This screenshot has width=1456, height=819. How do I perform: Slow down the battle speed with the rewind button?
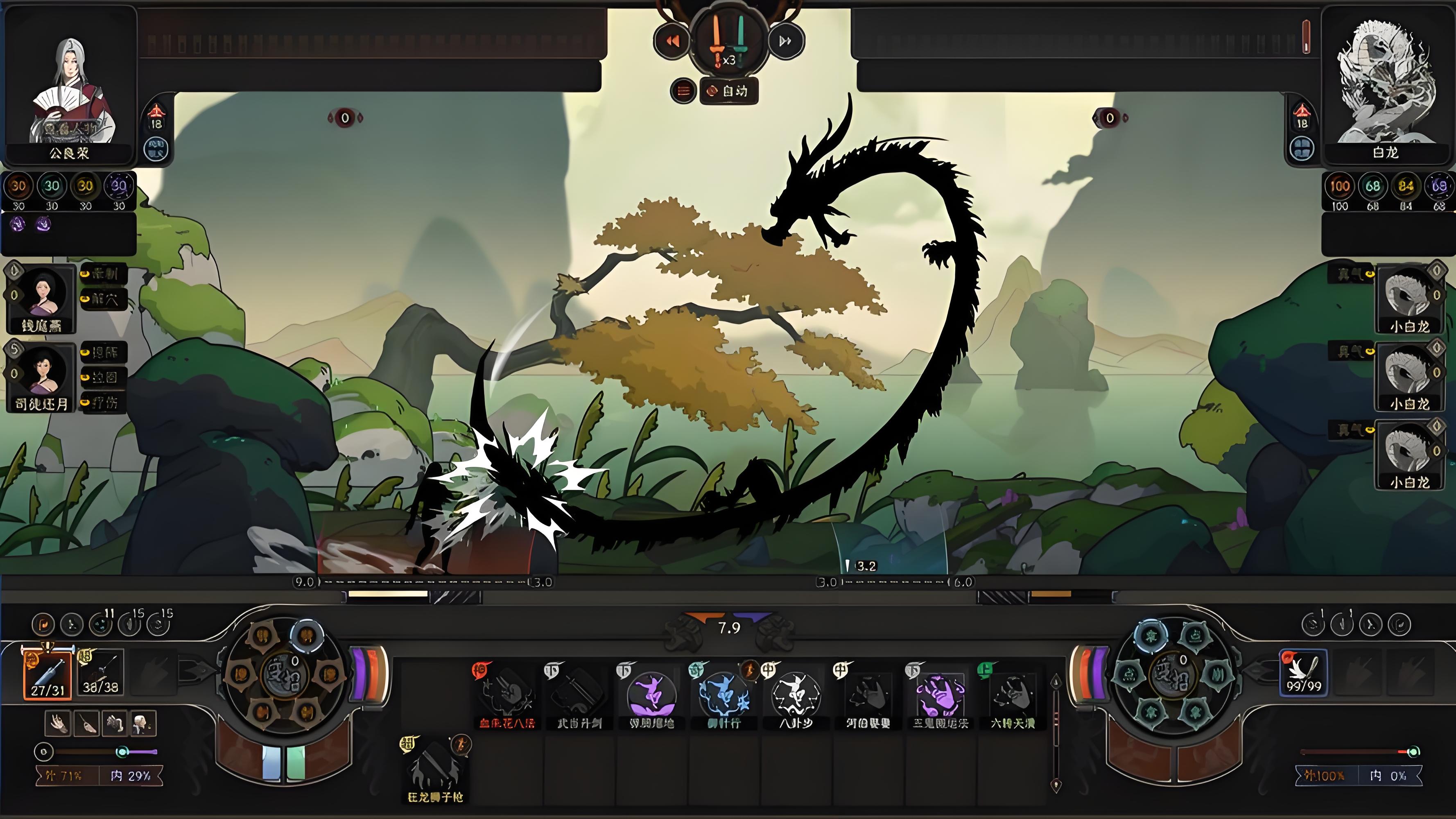(672, 41)
